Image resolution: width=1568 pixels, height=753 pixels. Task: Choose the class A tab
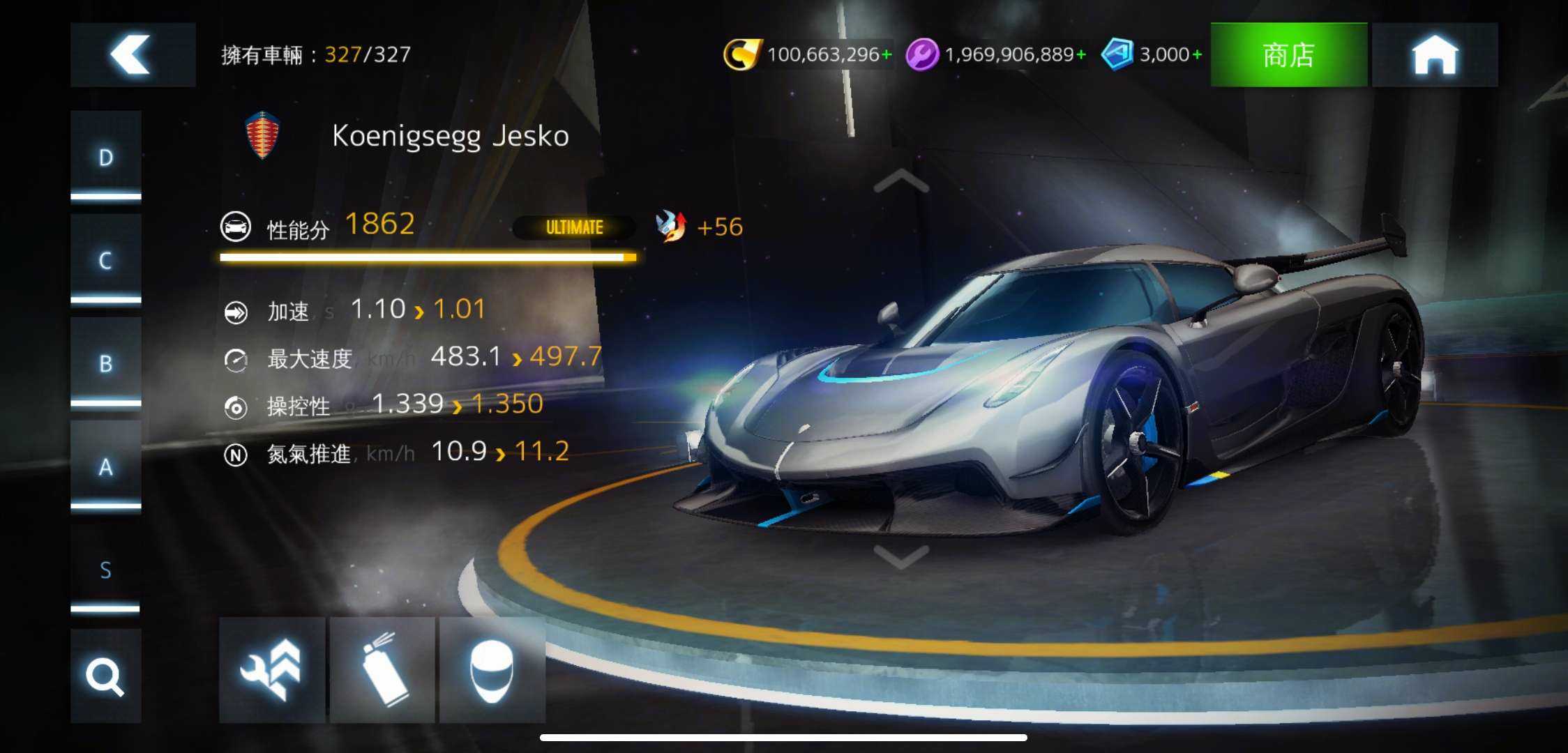pos(105,467)
